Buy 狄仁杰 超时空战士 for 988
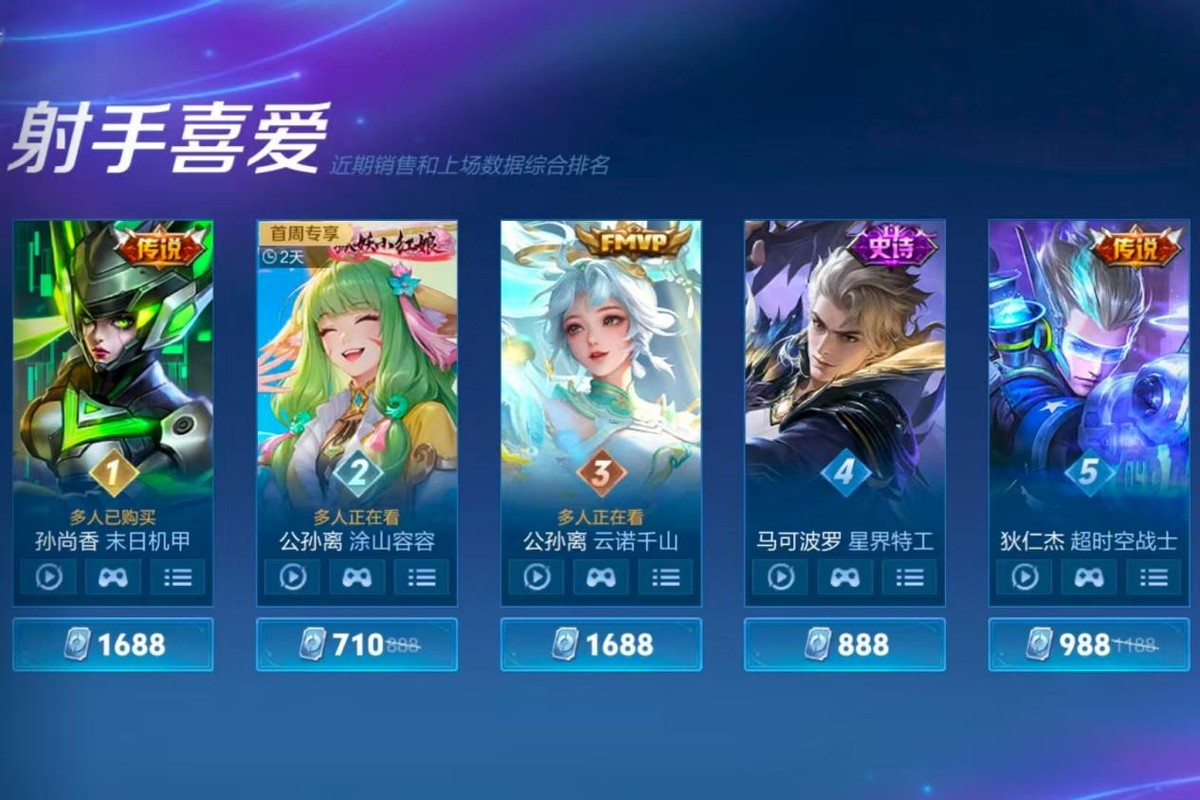This screenshot has width=1200, height=800. click(x=1089, y=645)
